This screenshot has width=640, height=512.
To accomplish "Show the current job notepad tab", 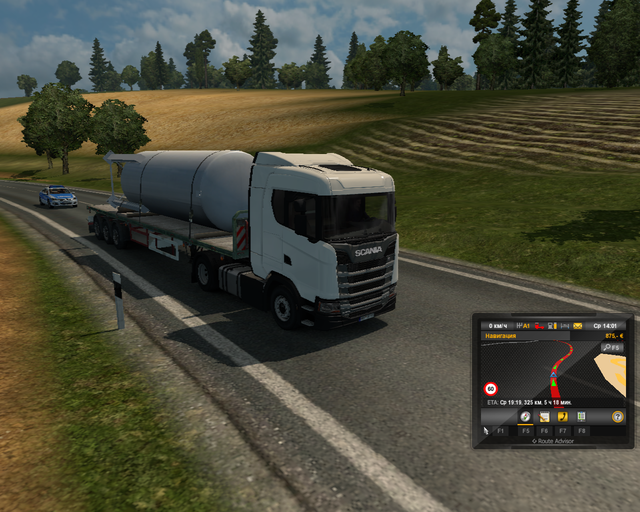I will point(544,415).
